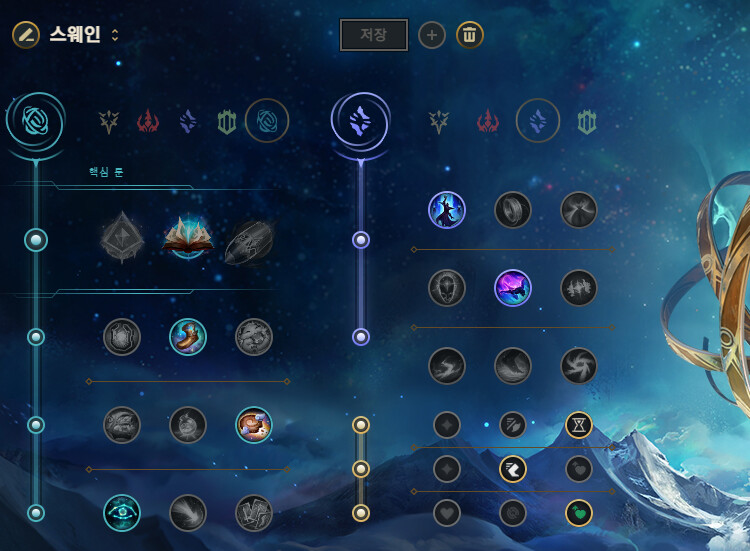
Task: Choose the green heart health shard
Action: pyautogui.click(x=579, y=513)
